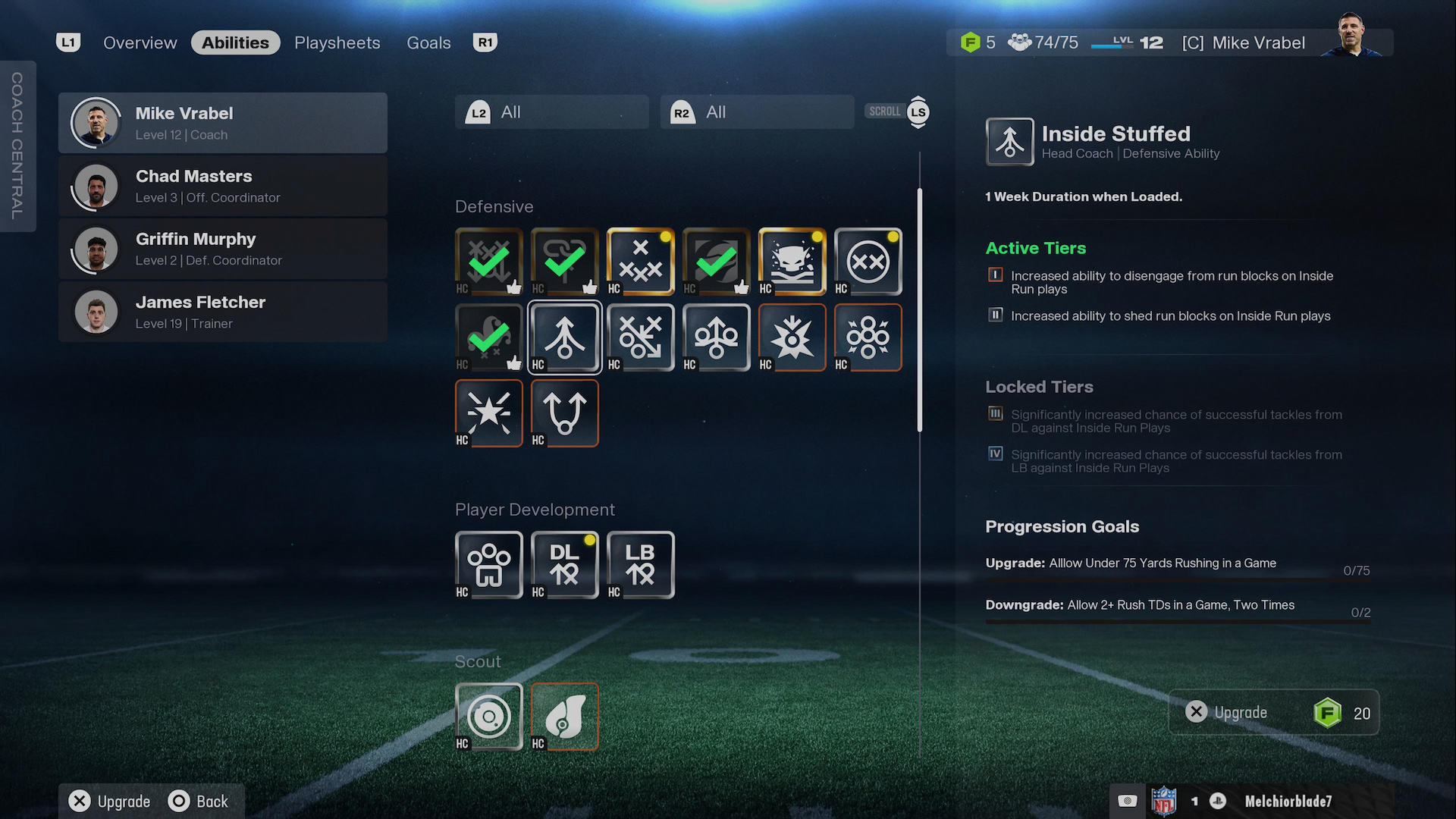This screenshot has height=819, width=1456.
Task: Switch to the Playsheets tab
Action: [x=337, y=42]
